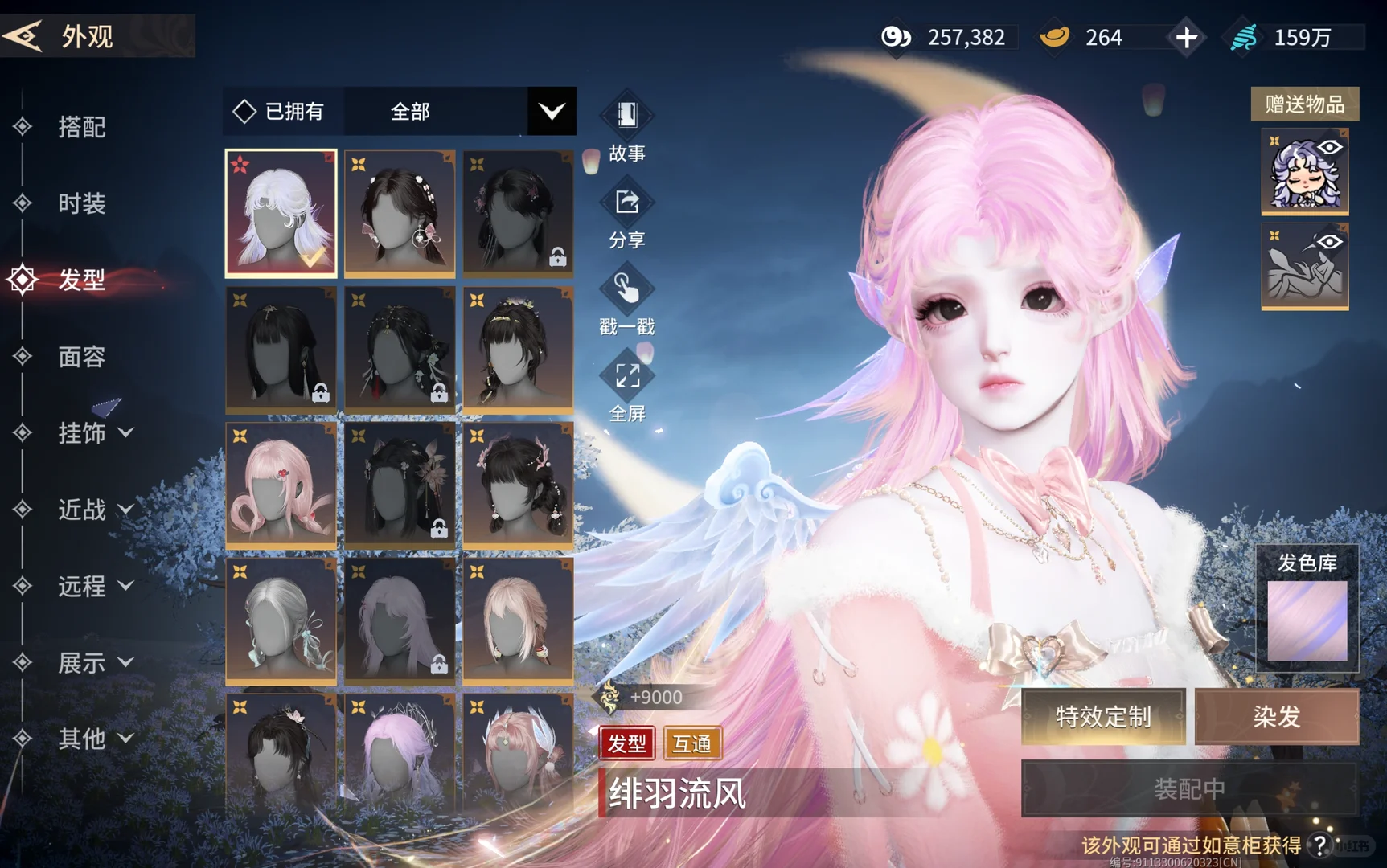1387x868 pixels.
Task: Switch to the 时装 tab
Action: pos(81,203)
